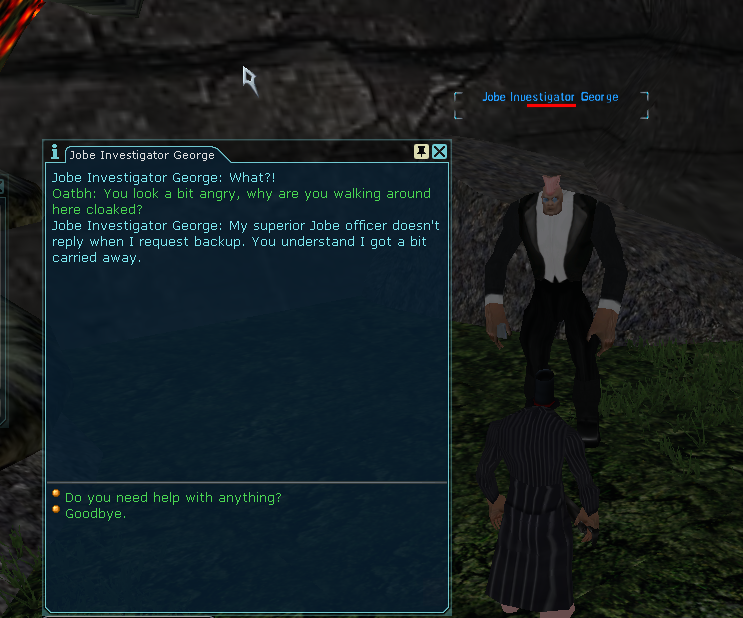The image size is (743, 618).
Task: Click the info icon on the dialogue window
Action: [55, 152]
